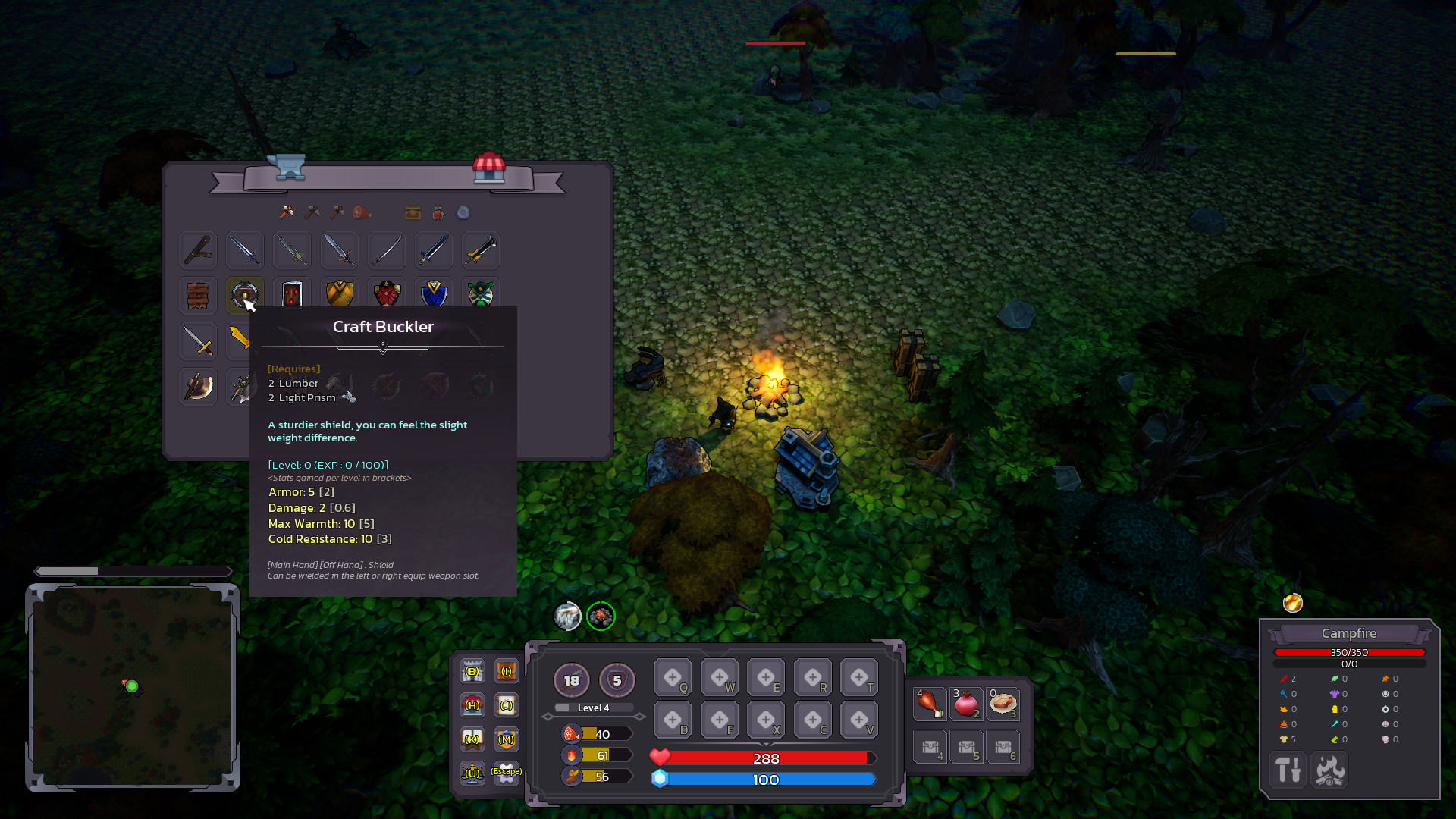
Task: Click the shield defense stat showing 5
Action: (617, 680)
